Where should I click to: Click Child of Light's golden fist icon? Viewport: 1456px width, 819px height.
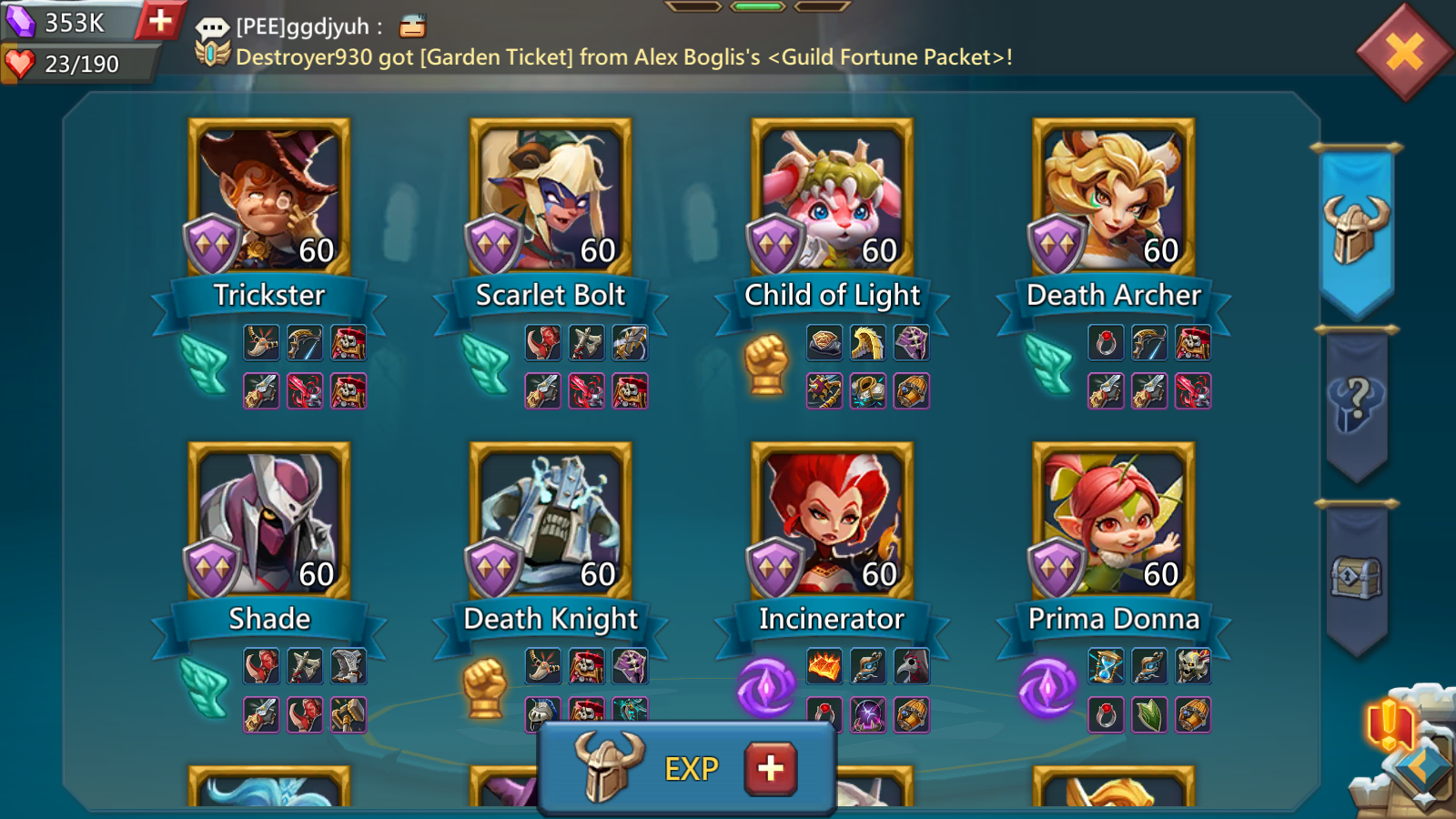tap(766, 364)
